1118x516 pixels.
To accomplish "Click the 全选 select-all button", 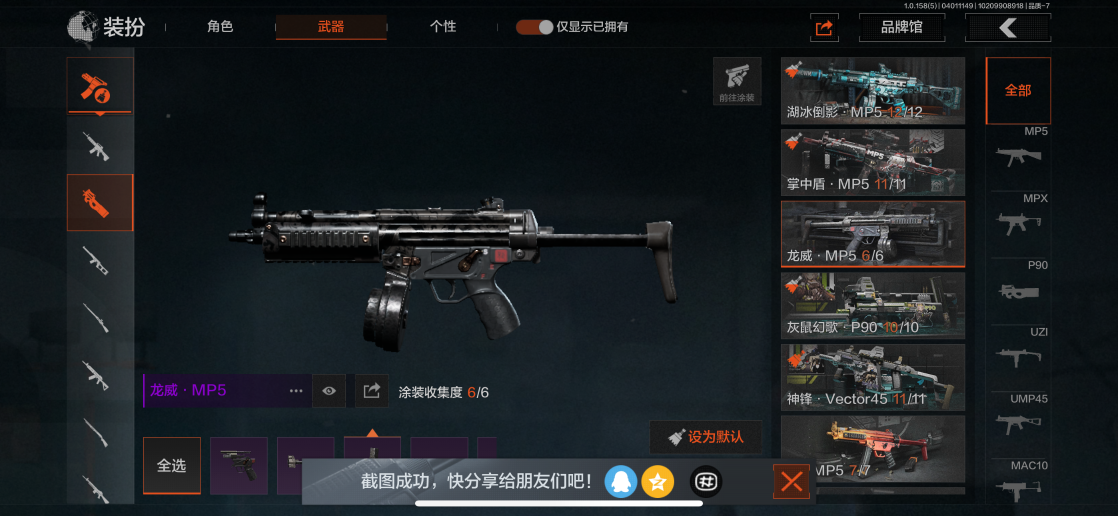I will (171, 465).
